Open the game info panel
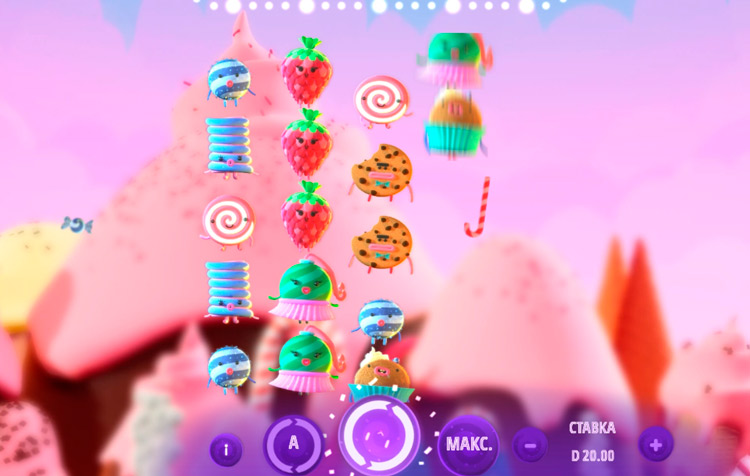Viewport: 750px width, 476px height. (x=225, y=449)
